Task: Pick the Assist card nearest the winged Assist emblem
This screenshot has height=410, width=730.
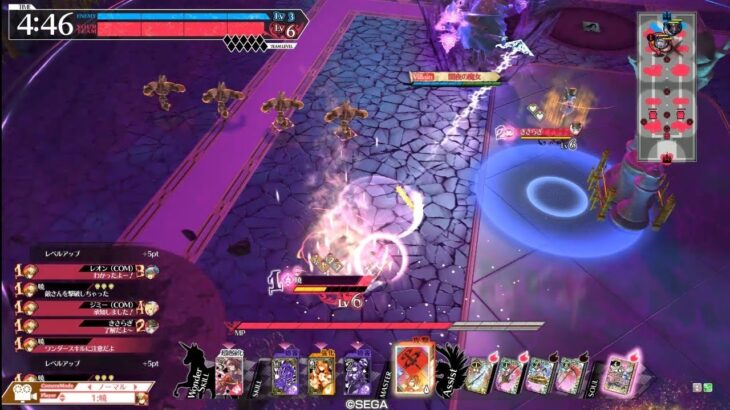Action: tap(480, 376)
